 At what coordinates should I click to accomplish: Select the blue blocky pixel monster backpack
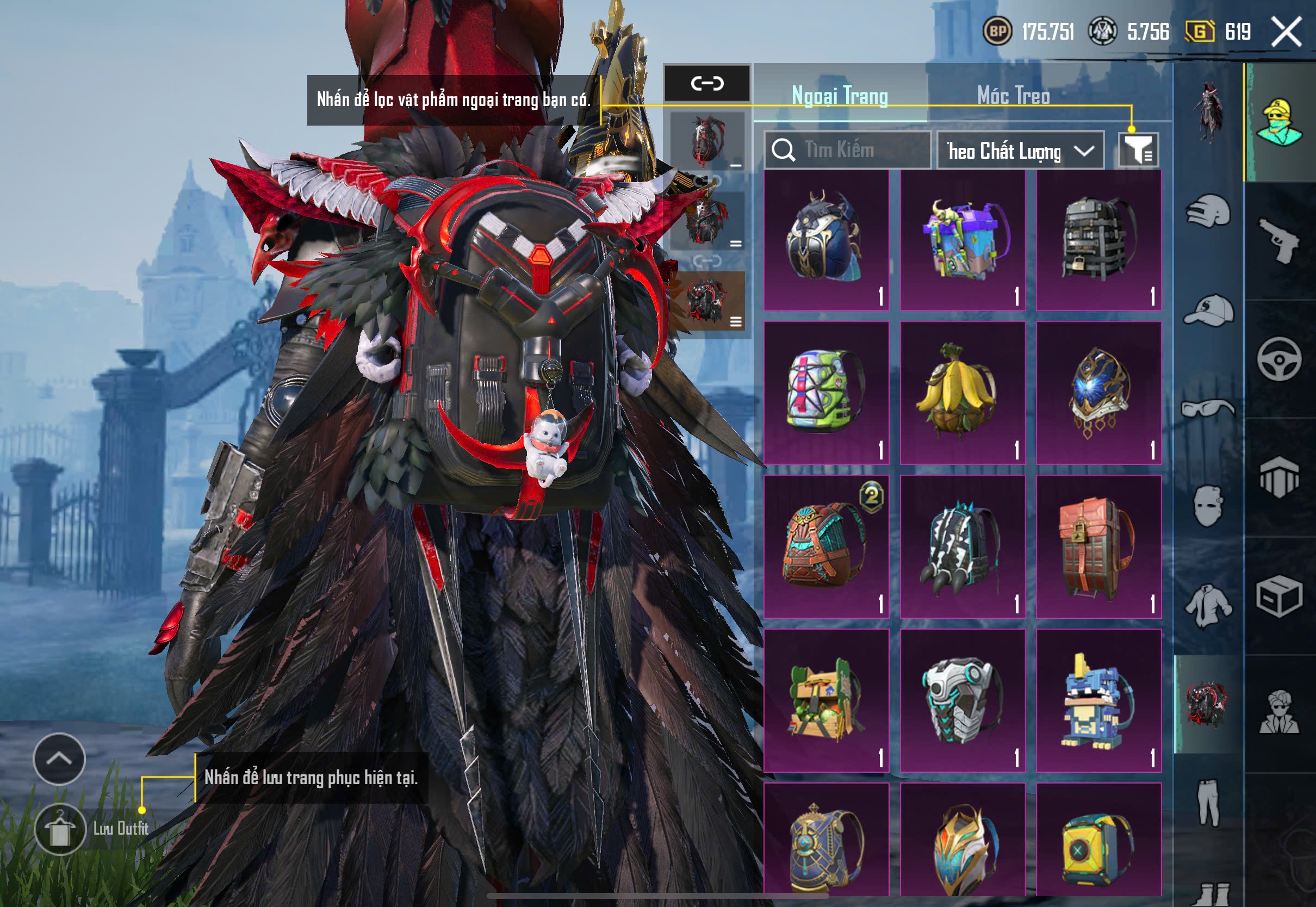click(1098, 700)
